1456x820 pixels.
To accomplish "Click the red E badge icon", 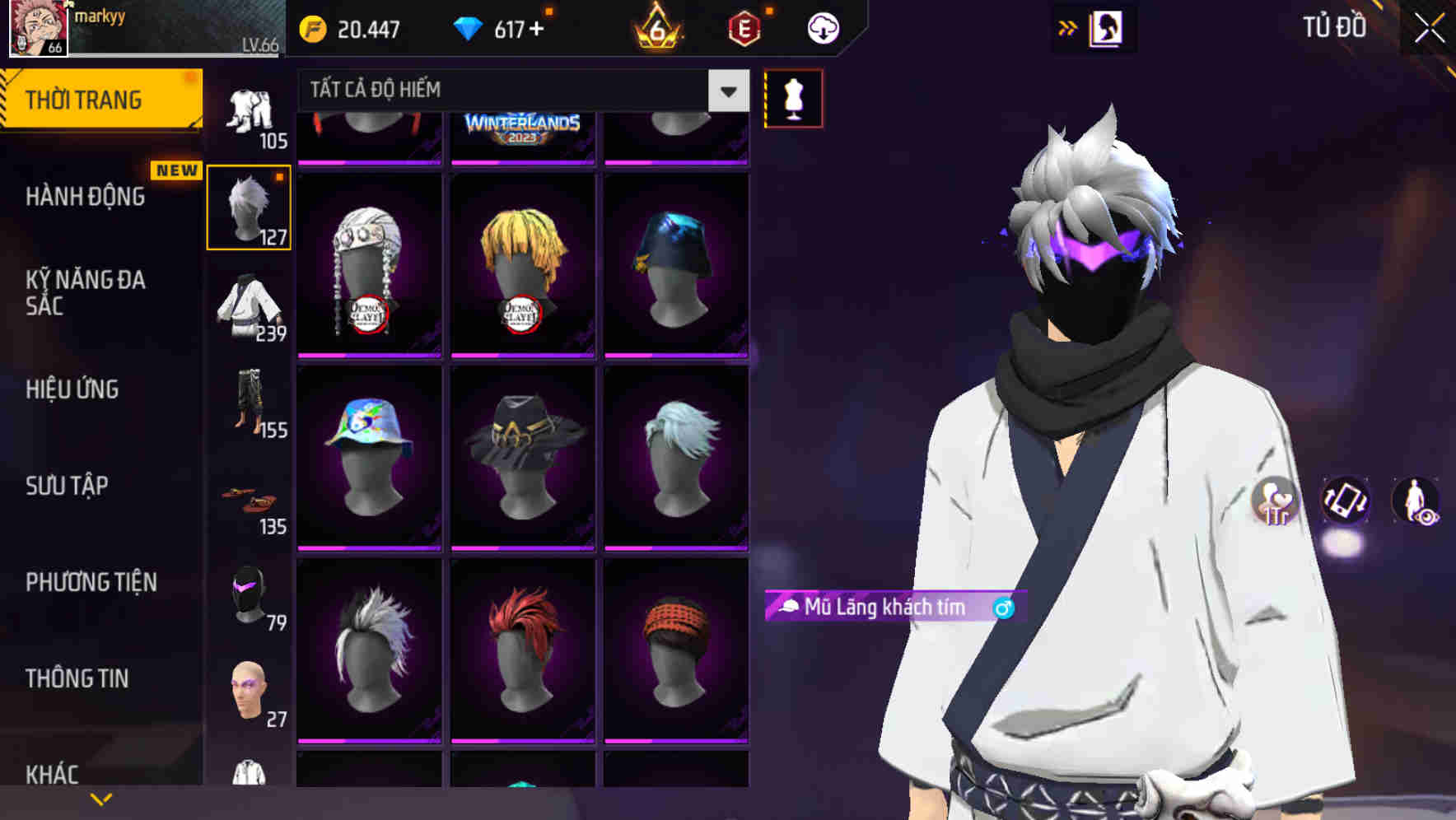I will coord(744,27).
